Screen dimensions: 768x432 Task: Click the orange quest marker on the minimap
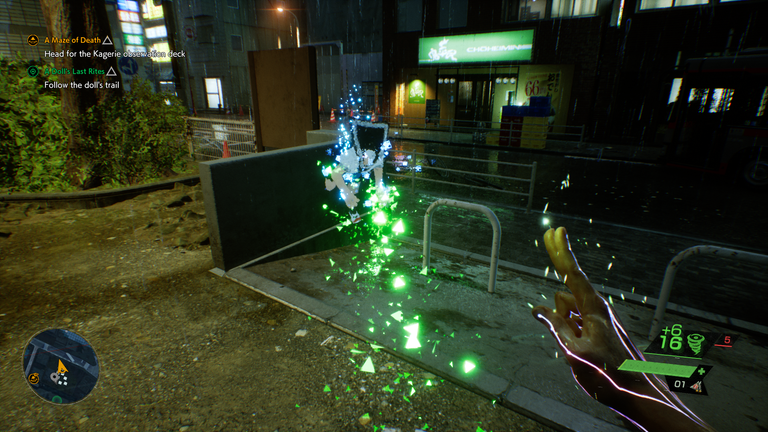pyautogui.click(x=35, y=378)
